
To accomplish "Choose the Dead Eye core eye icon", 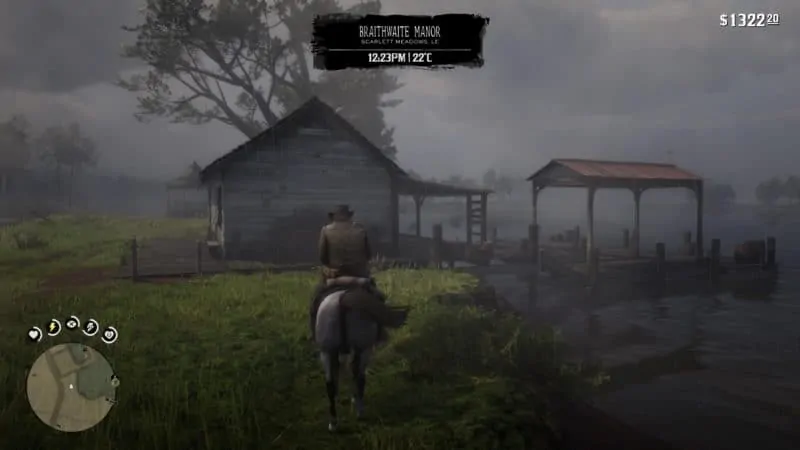I will (73, 323).
